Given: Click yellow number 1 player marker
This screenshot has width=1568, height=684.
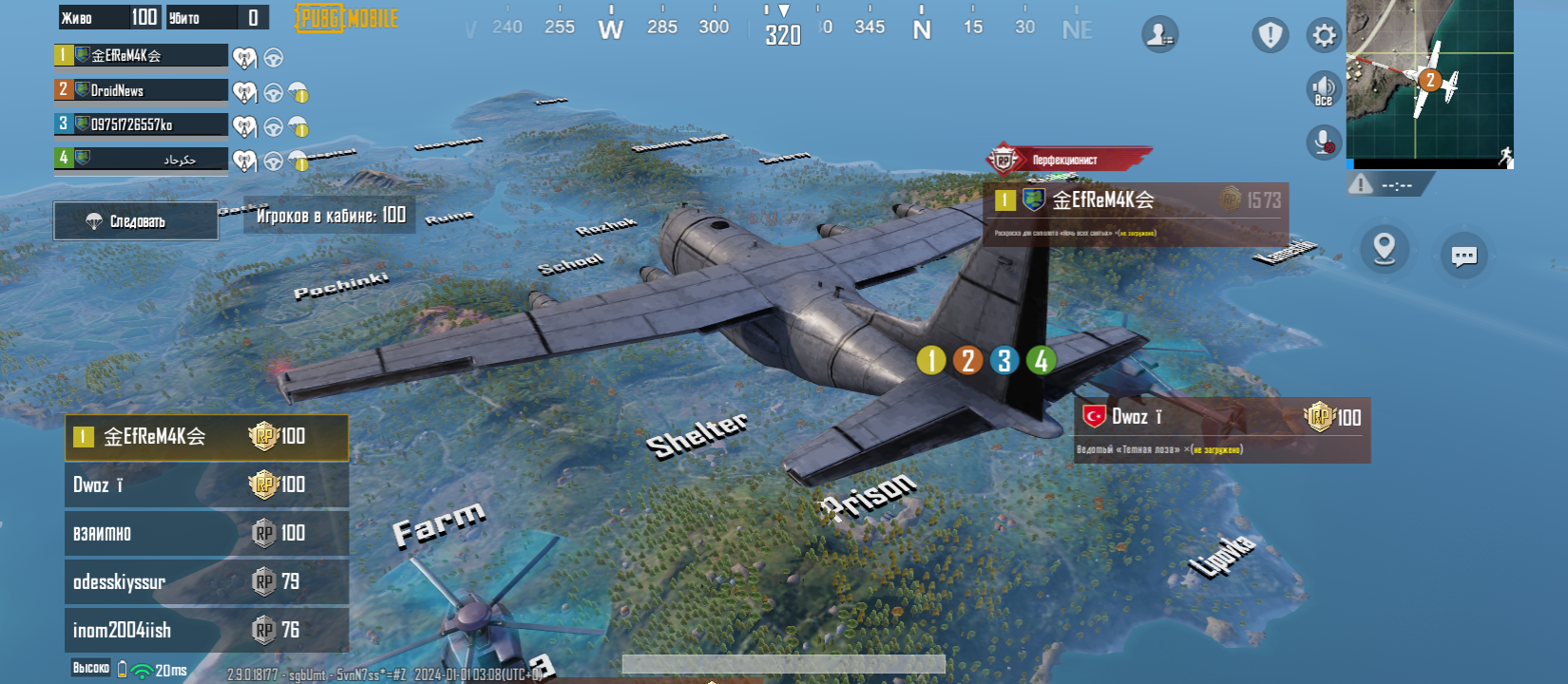Looking at the screenshot, I should click(931, 360).
